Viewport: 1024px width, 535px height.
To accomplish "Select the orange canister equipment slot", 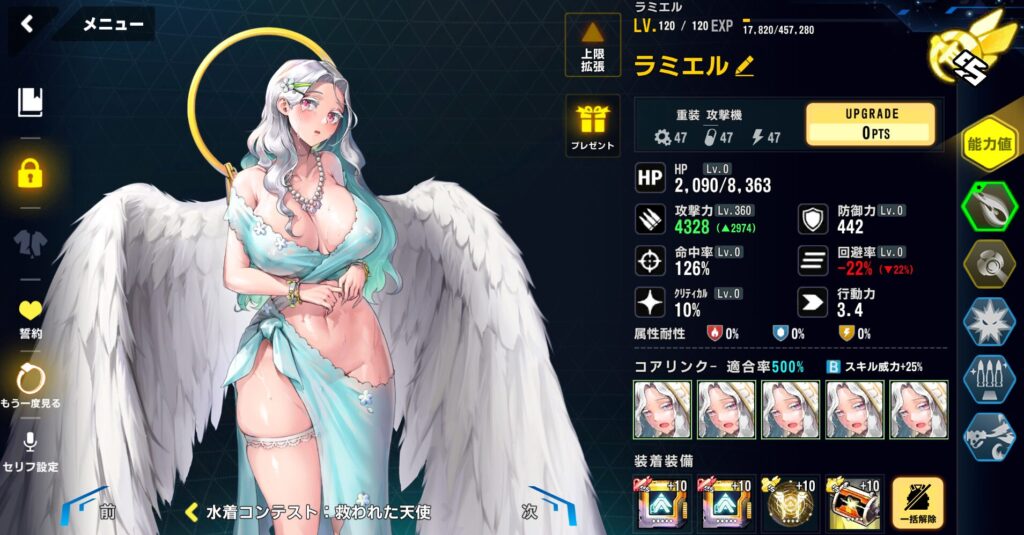I will 855,503.
